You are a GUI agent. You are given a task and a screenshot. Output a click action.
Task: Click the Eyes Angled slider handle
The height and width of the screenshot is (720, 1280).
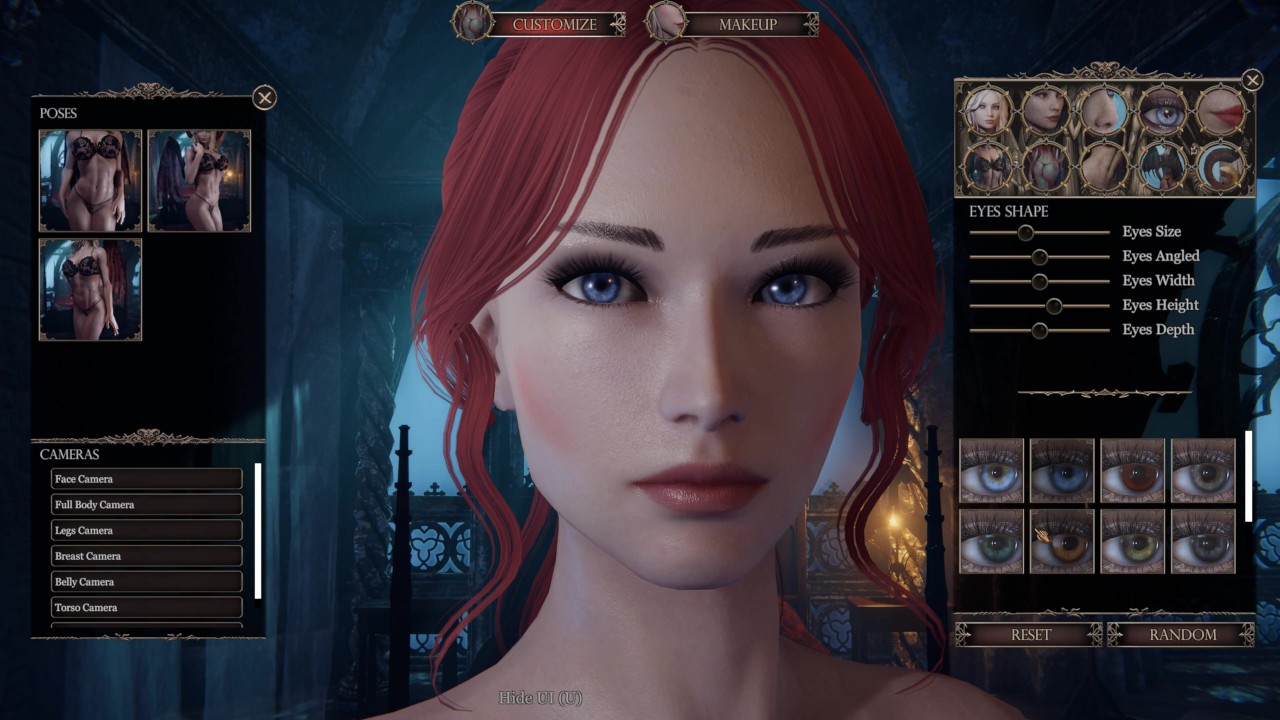pyautogui.click(x=1040, y=257)
